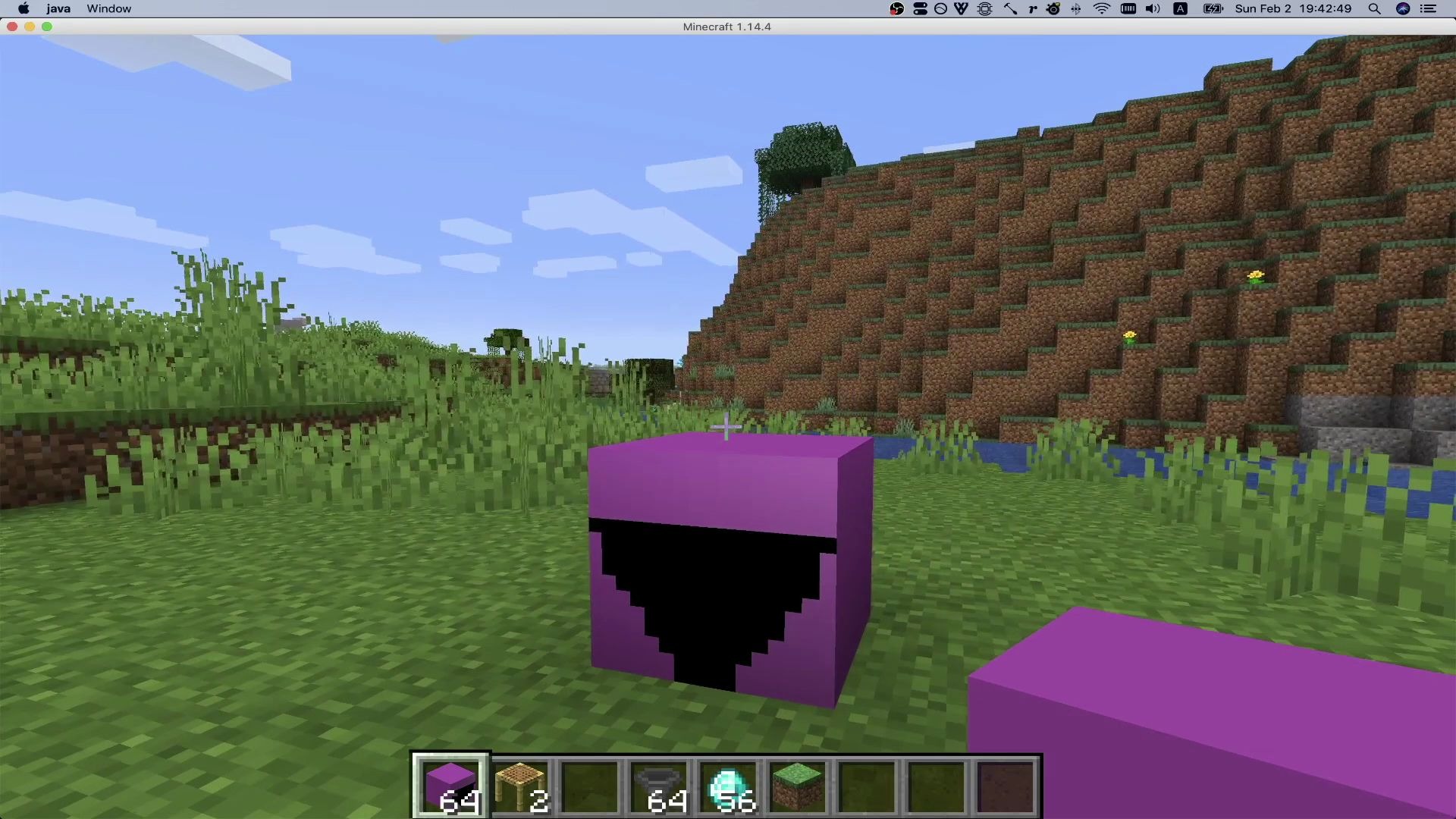Mute sound via the speaker icon

[1153, 8]
